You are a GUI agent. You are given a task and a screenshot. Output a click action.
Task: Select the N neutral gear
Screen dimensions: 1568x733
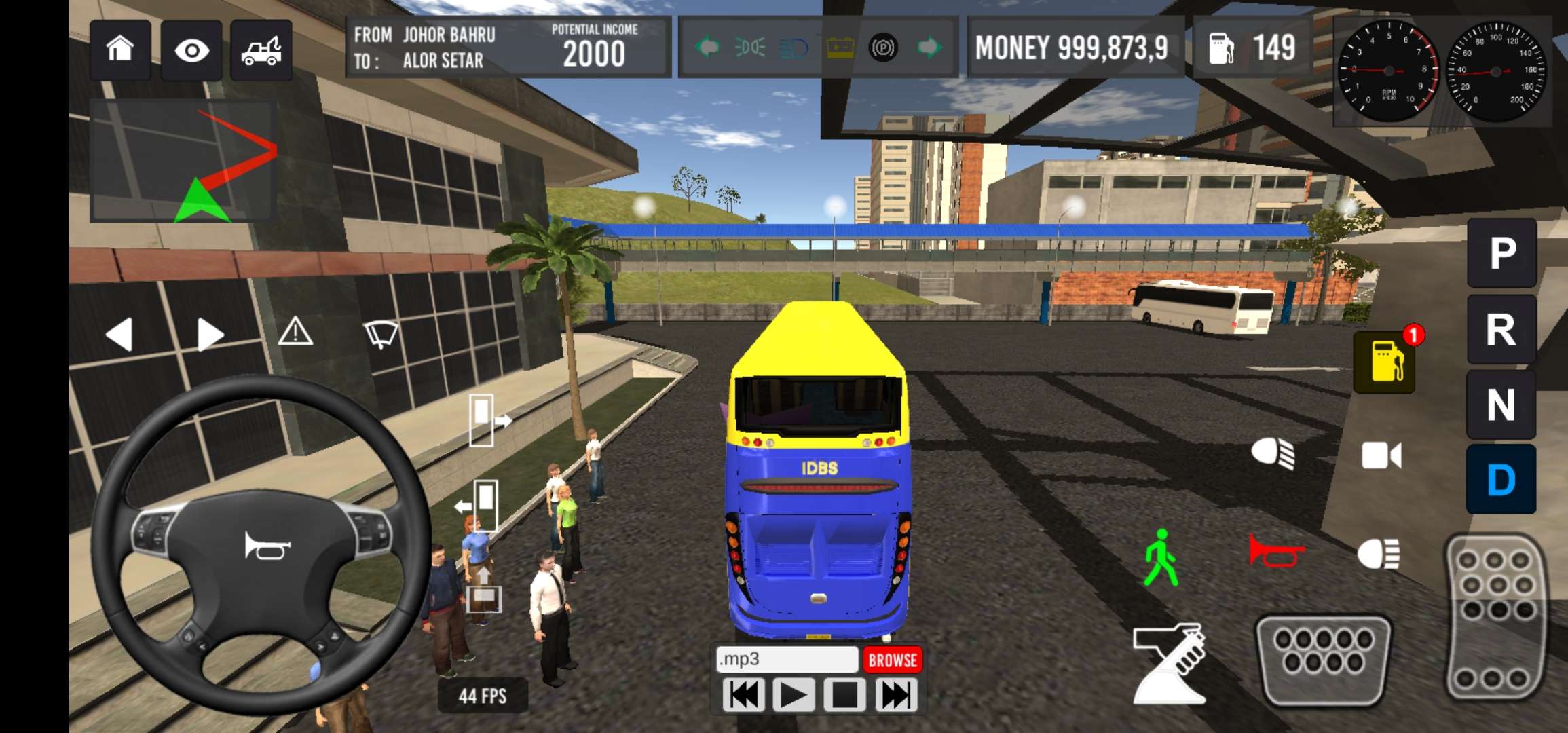[x=1501, y=405]
